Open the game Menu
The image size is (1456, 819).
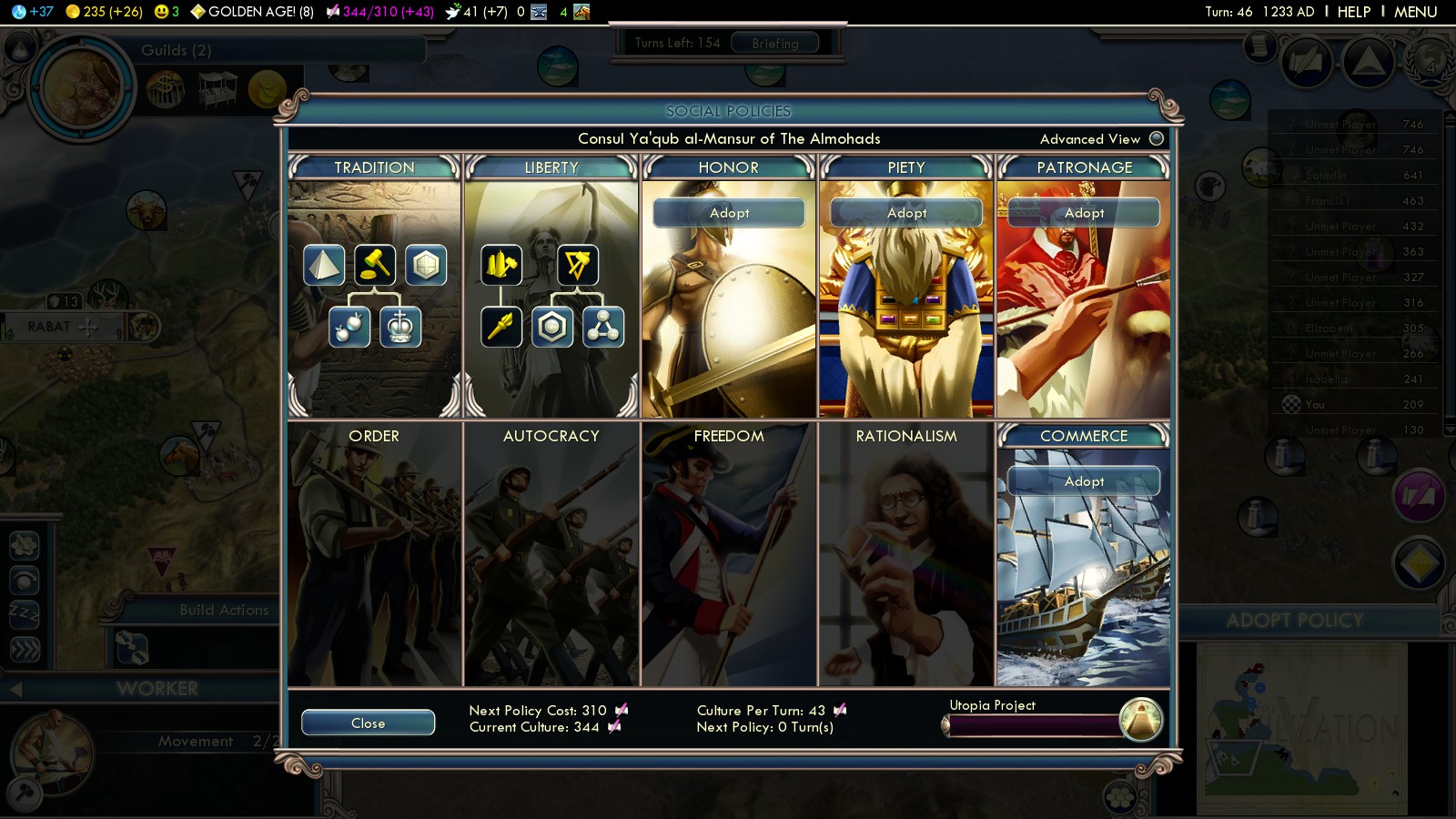point(1415,12)
